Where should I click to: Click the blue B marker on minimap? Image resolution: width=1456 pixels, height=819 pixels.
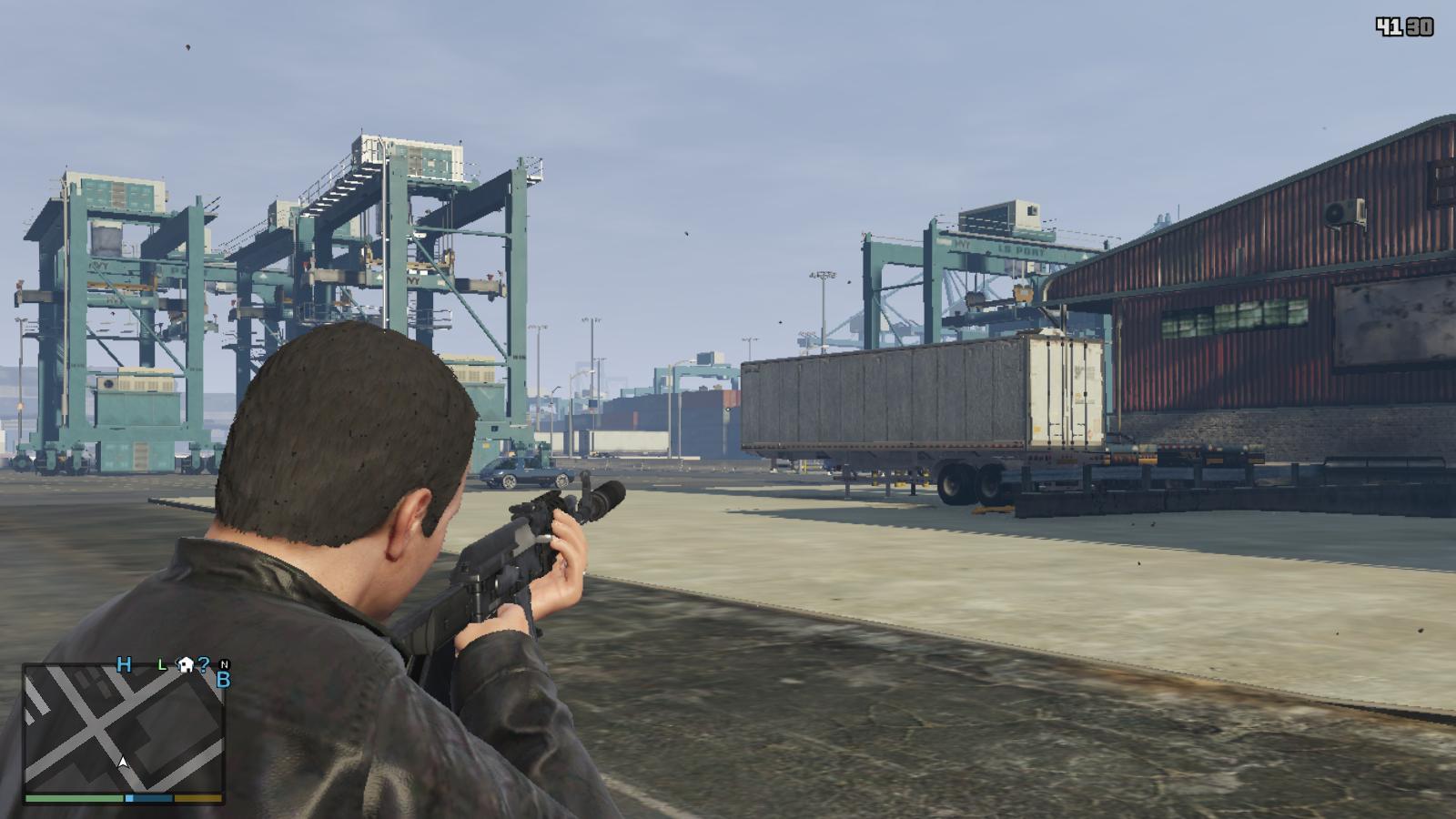(223, 679)
